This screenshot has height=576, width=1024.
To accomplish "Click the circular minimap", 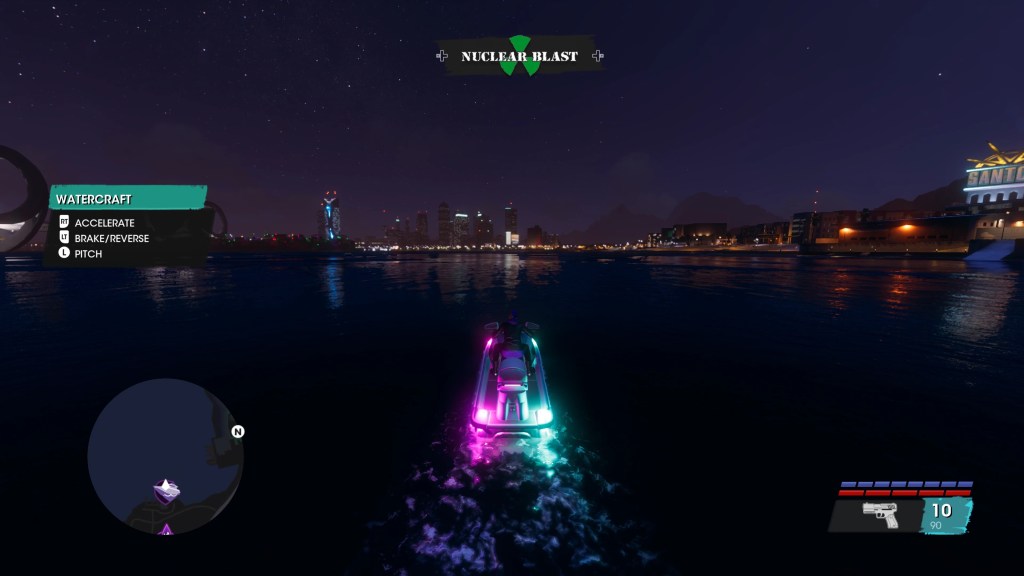I will point(165,456).
